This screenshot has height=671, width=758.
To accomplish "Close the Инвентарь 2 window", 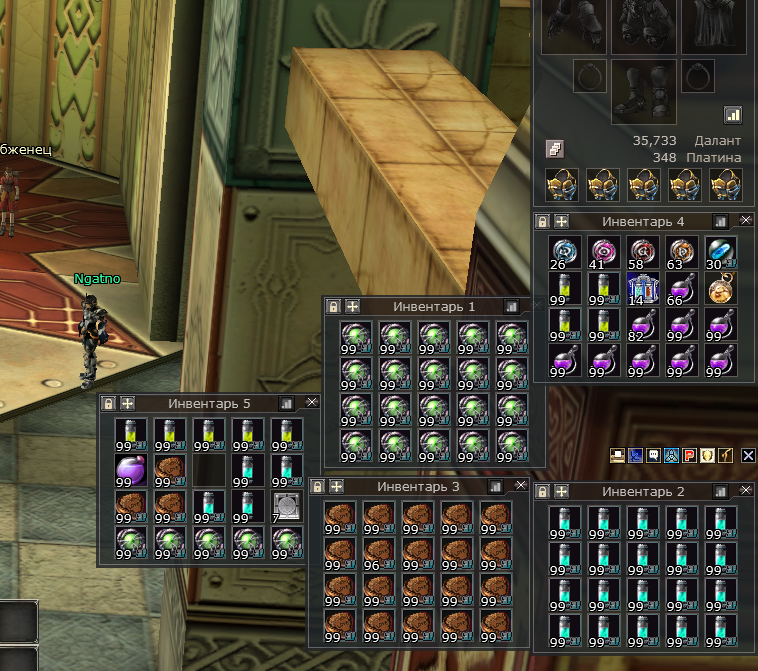I will [745, 491].
